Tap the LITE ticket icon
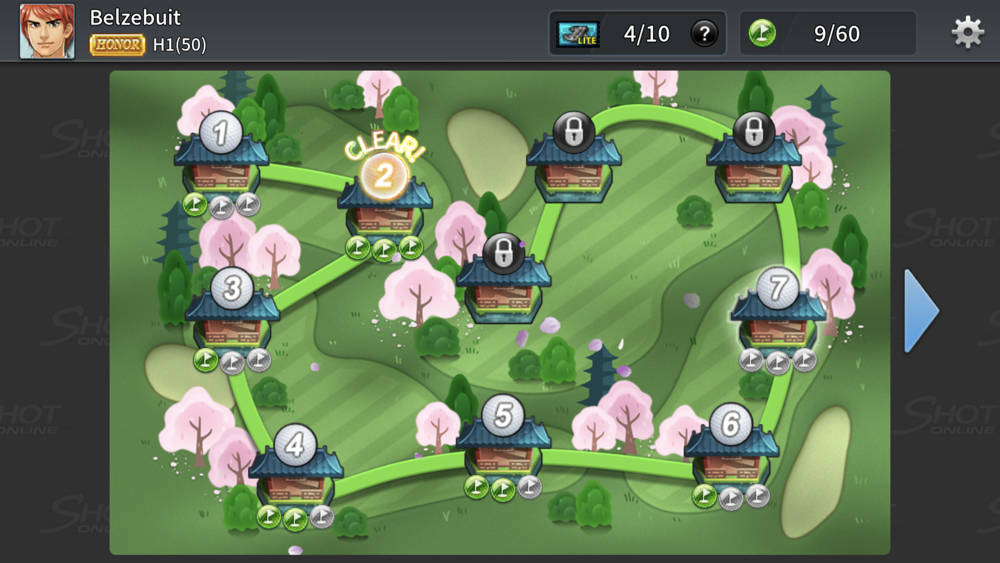The width and height of the screenshot is (1000, 563). click(x=578, y=34)
